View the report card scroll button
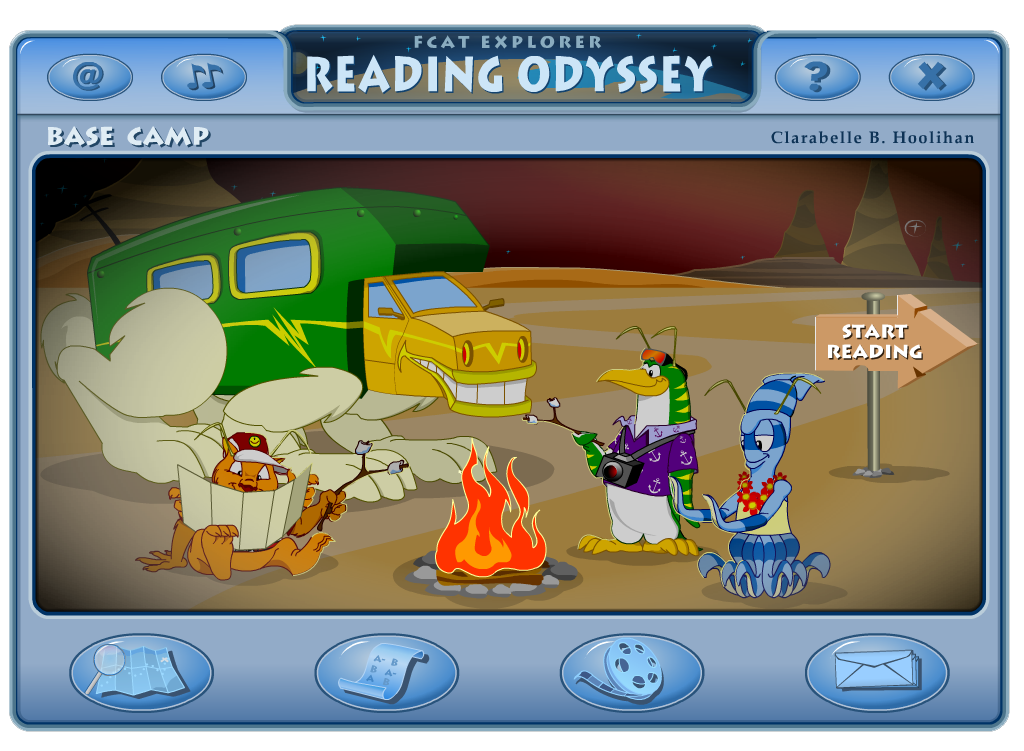Image resolution: width=1024 pixels, height=751 pixels. (387, 671)
